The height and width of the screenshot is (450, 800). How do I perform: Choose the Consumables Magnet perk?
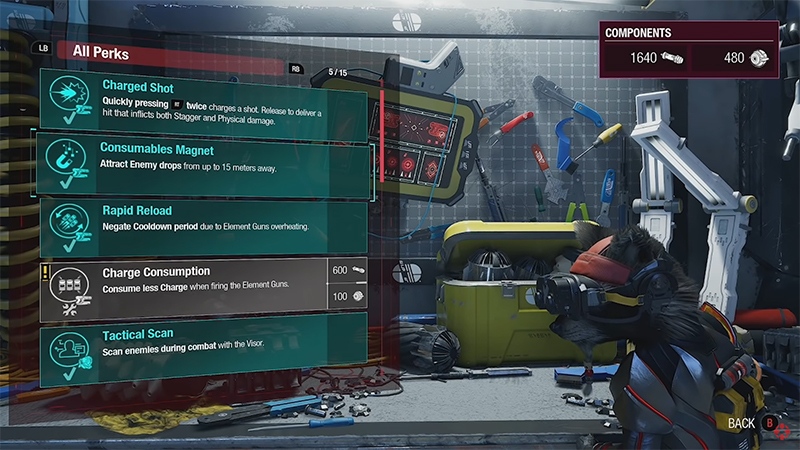200,160
